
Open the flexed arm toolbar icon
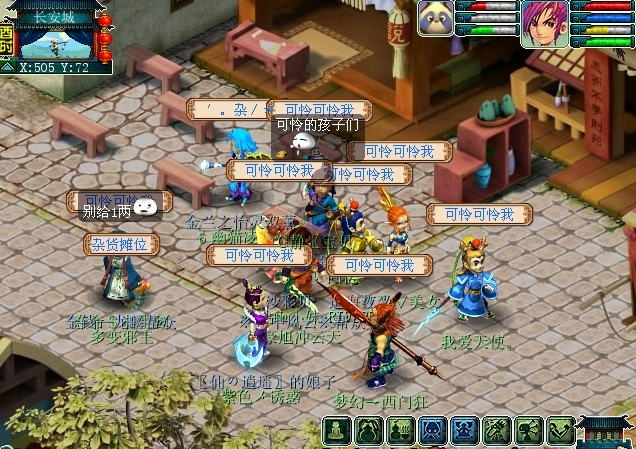click(x=560, y=431)
